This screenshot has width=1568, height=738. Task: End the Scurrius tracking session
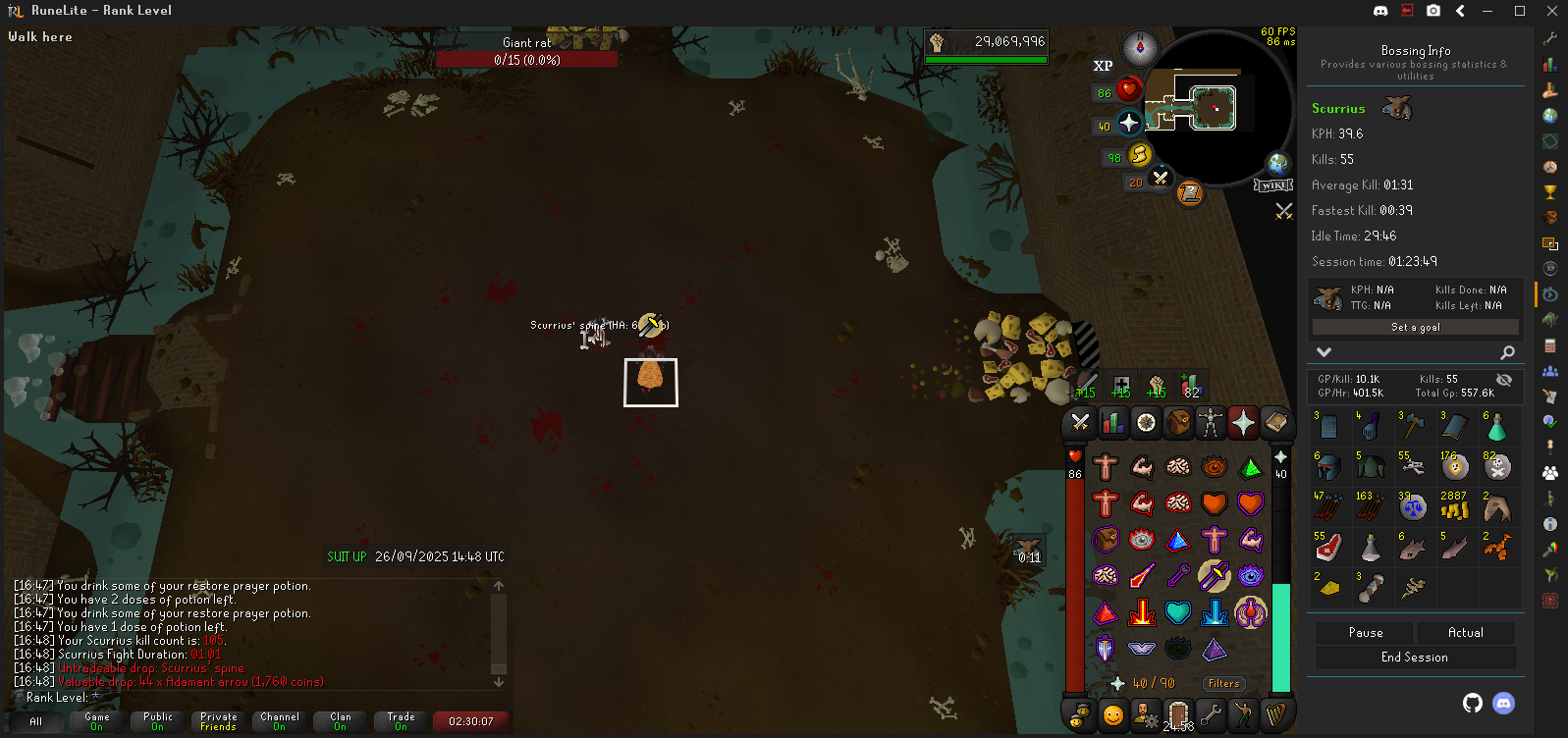[x=1414, y=658]
